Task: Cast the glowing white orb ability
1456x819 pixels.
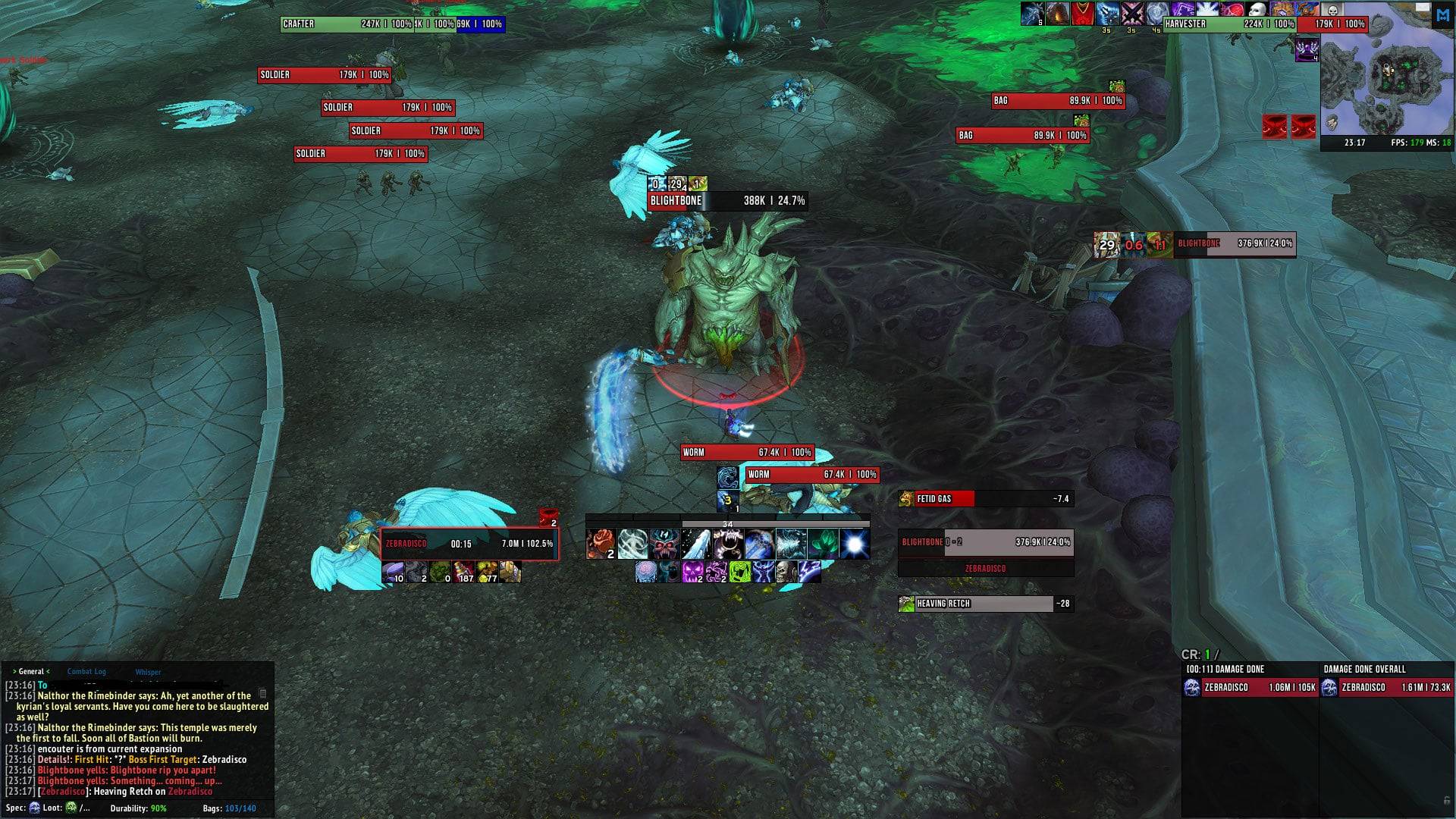Action: pos(855,544)
